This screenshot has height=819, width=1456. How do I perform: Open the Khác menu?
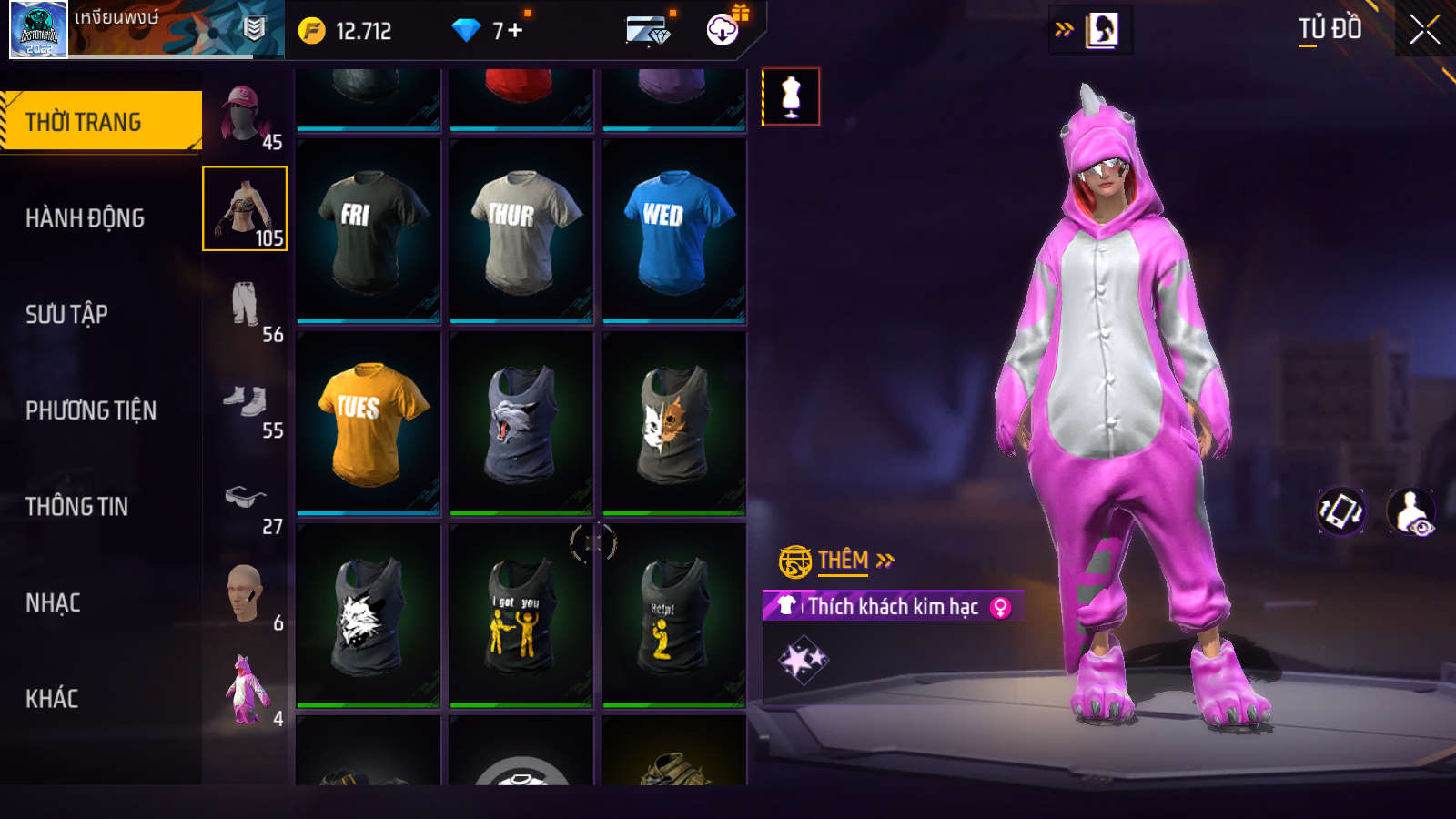(x=52, y=699)
